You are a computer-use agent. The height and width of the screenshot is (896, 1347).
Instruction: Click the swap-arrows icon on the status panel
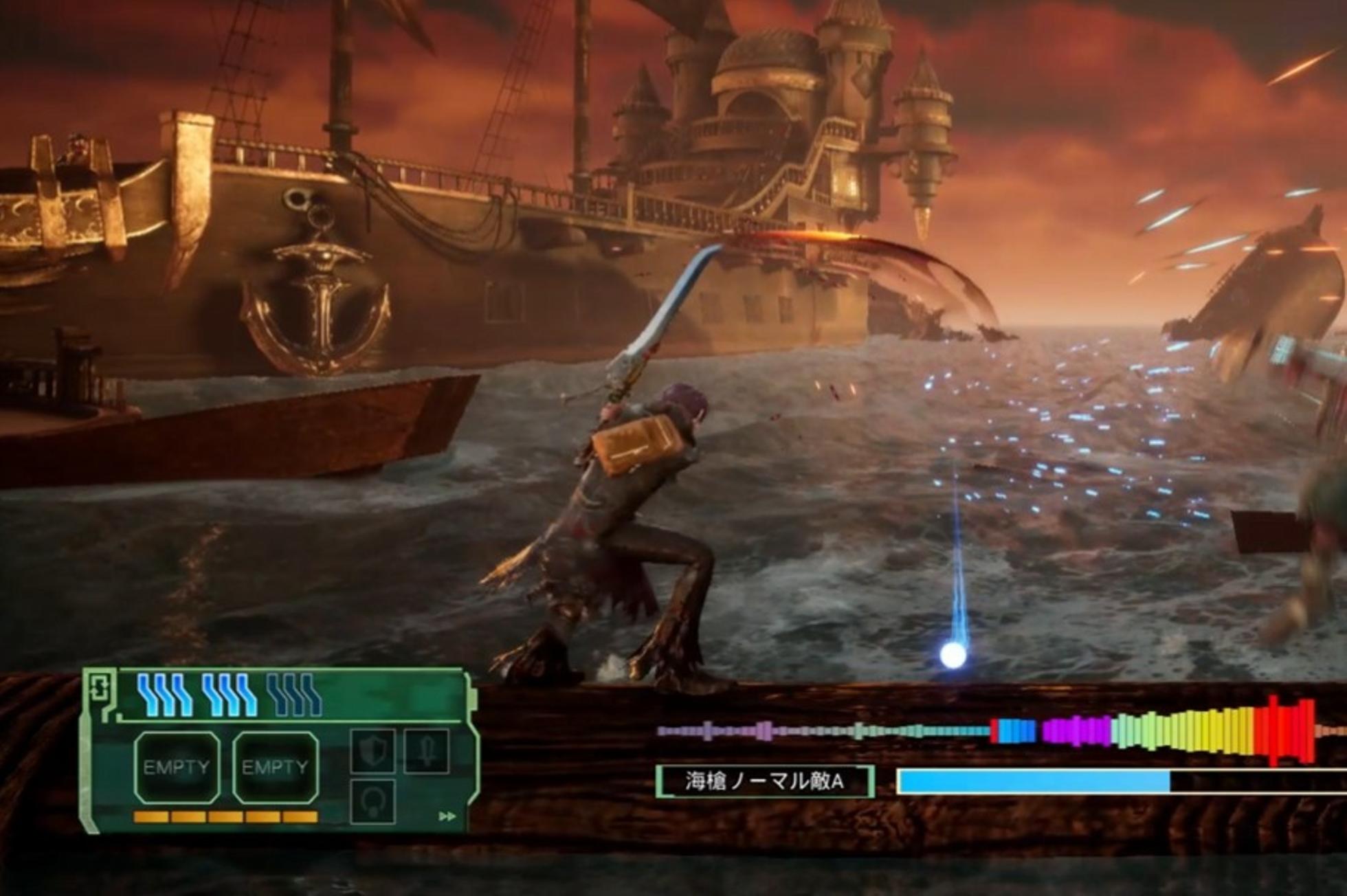coord(100,687)
